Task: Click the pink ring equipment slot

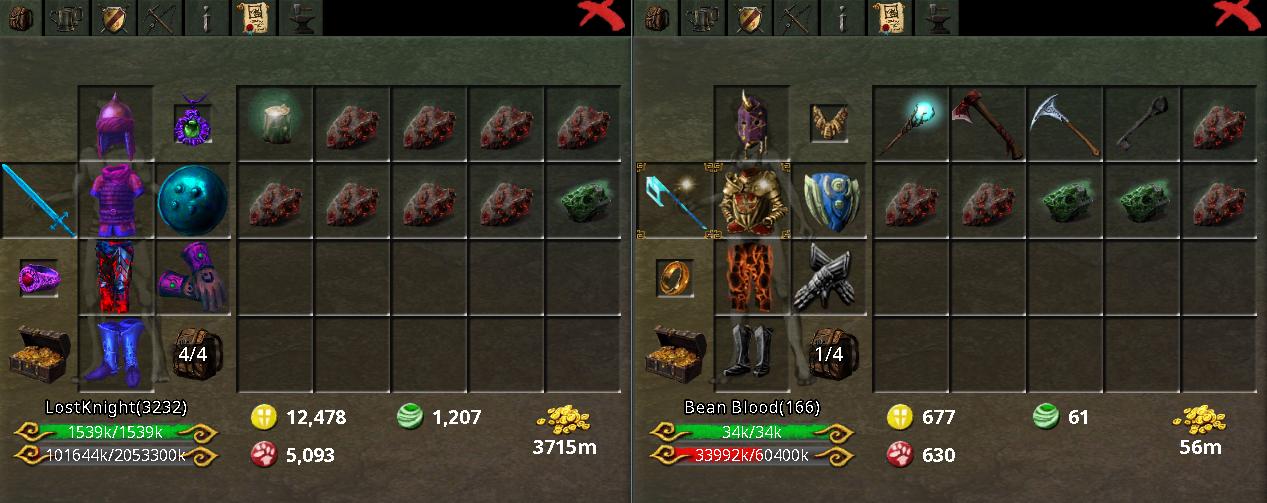Action: pyautogui.click(x=39, y=278)
